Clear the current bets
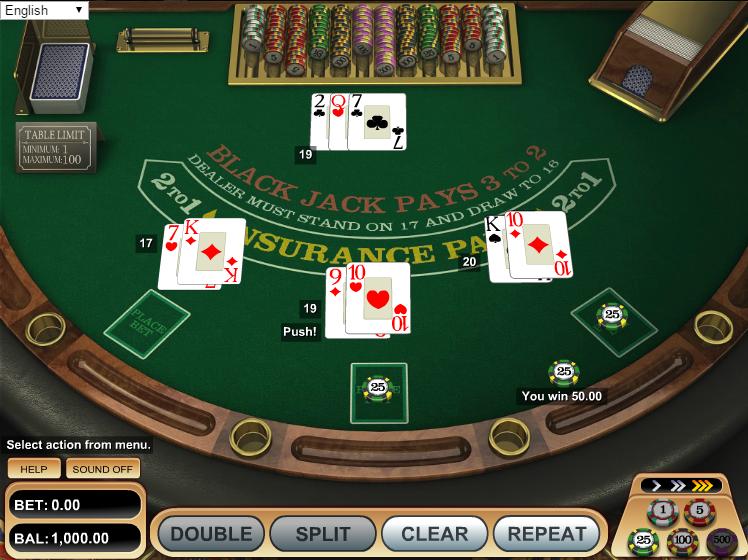The image size is (748, 560). coord(435,534)
